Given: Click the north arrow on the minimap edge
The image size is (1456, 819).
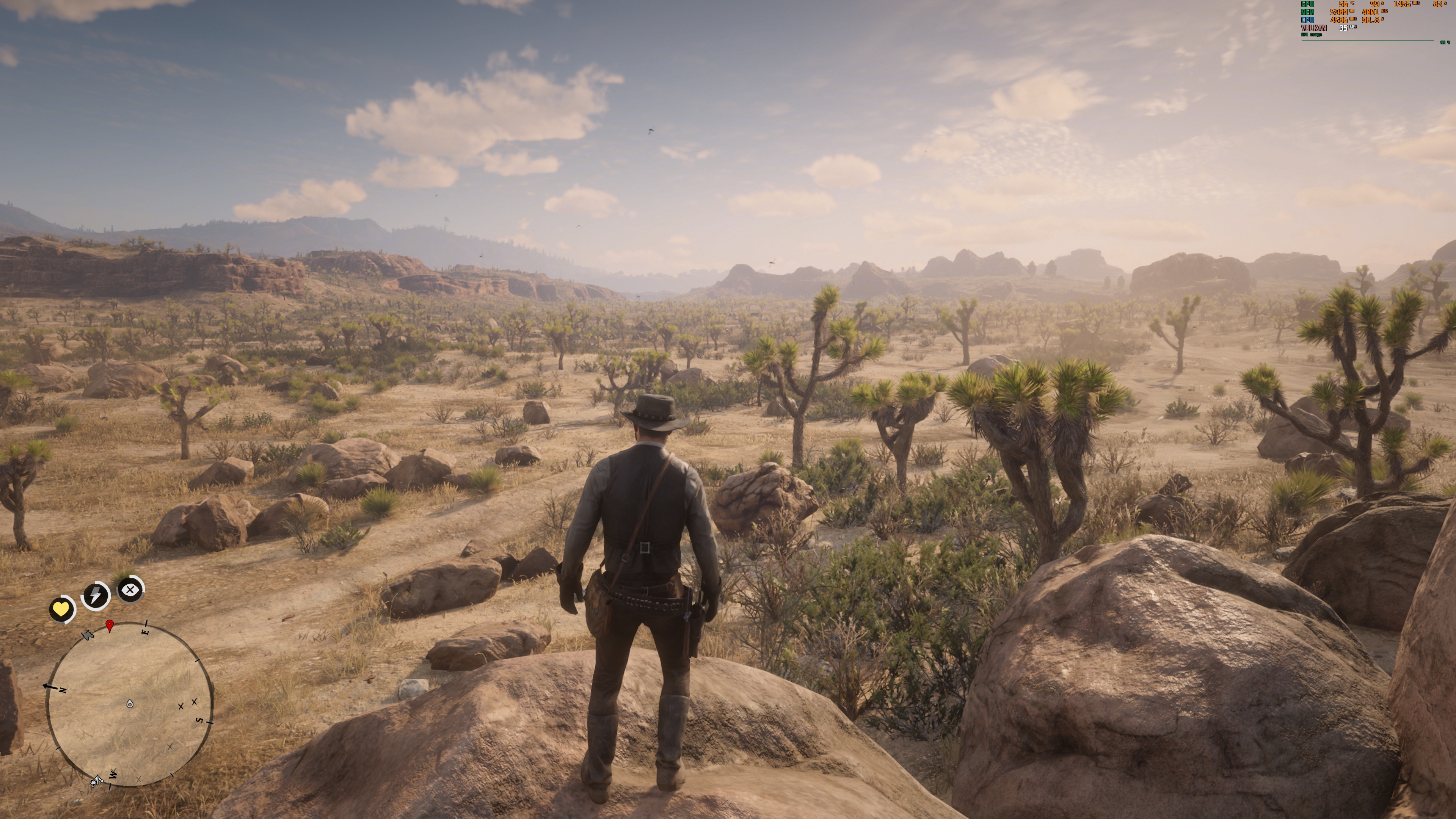Looking at the screenshot, I should (50, 686).
